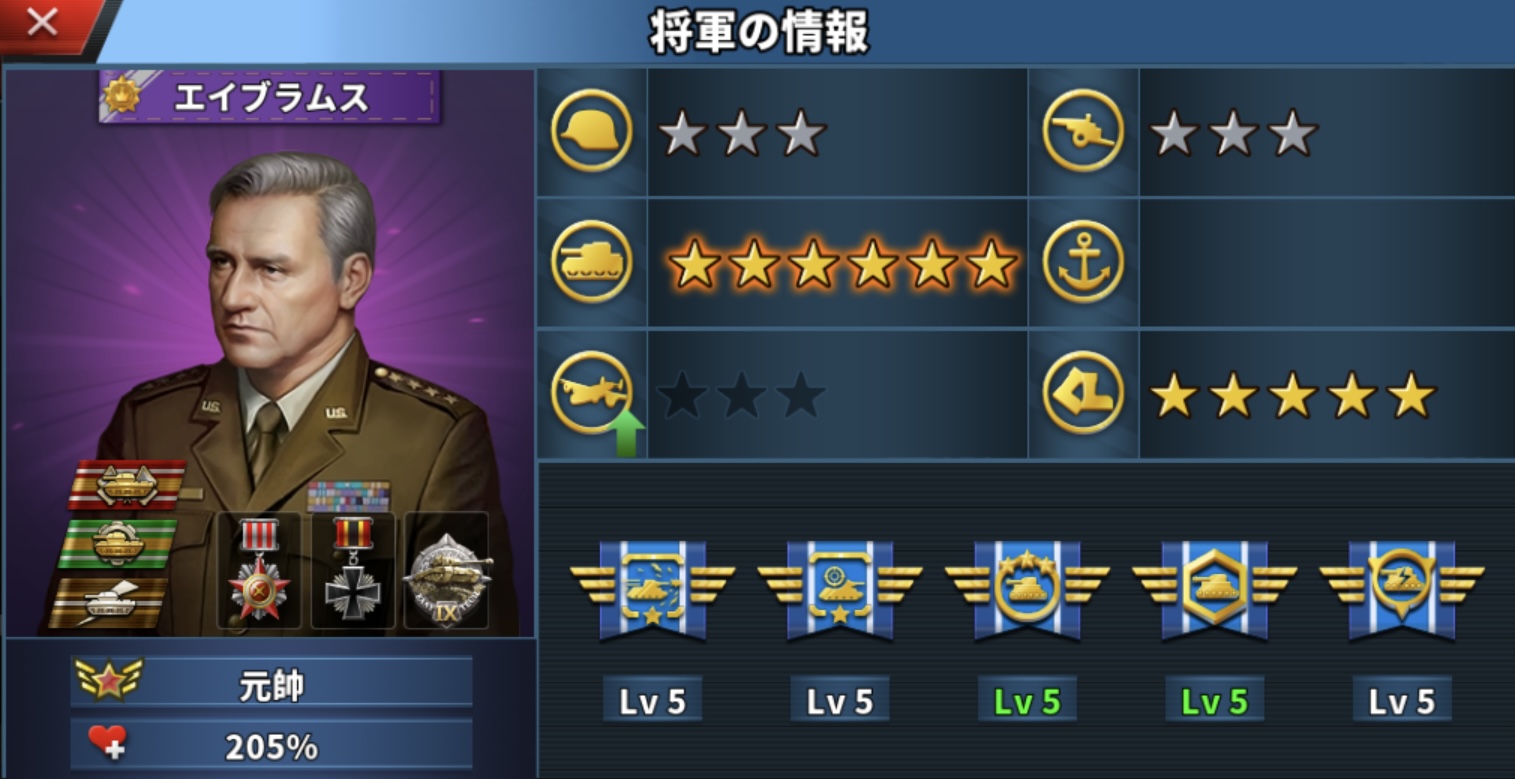
Task: Select the infantry helmet ability icon
Action: [591, 131]
